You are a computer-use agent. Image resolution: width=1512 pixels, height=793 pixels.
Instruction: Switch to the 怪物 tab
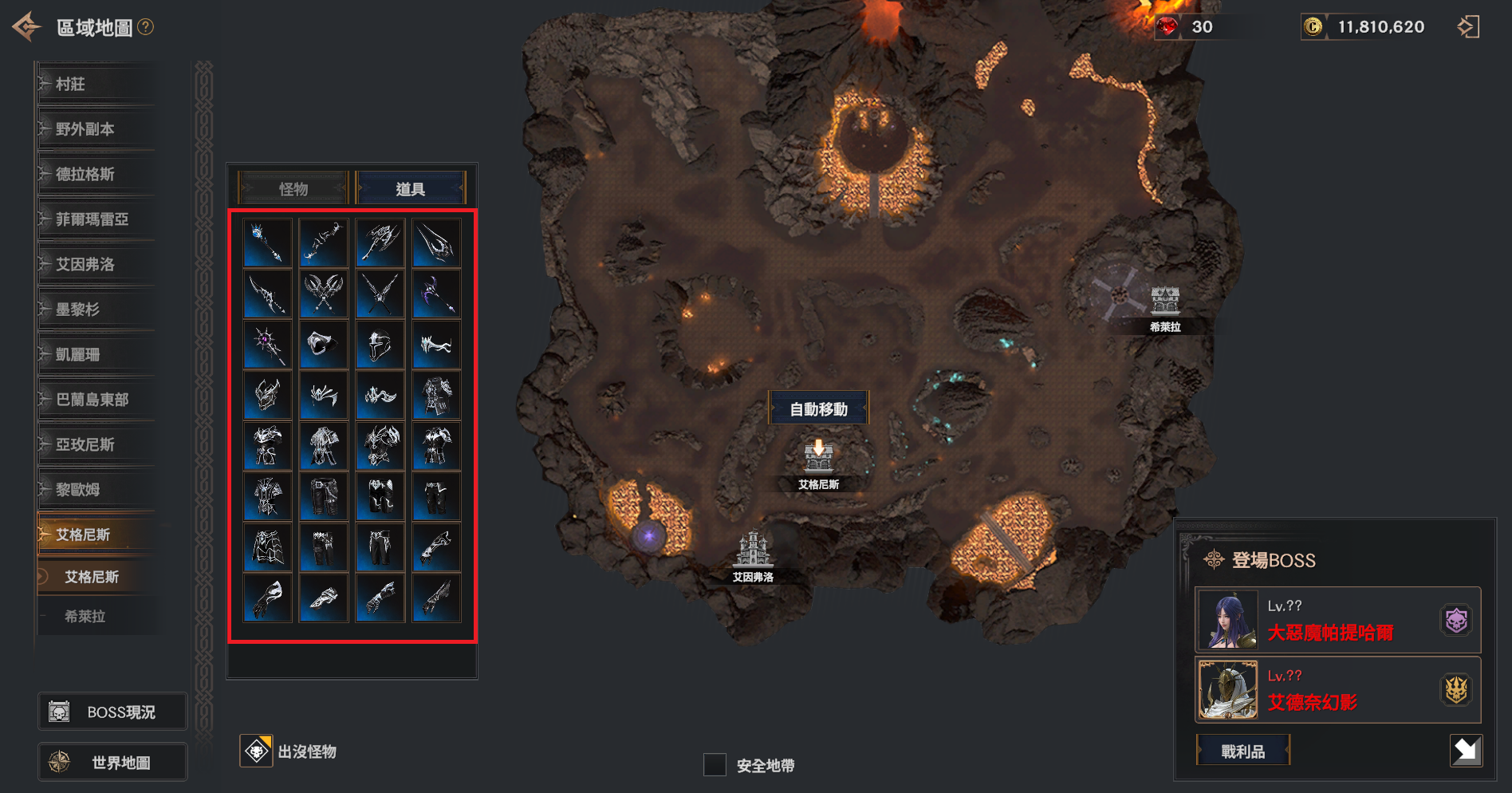293,189
